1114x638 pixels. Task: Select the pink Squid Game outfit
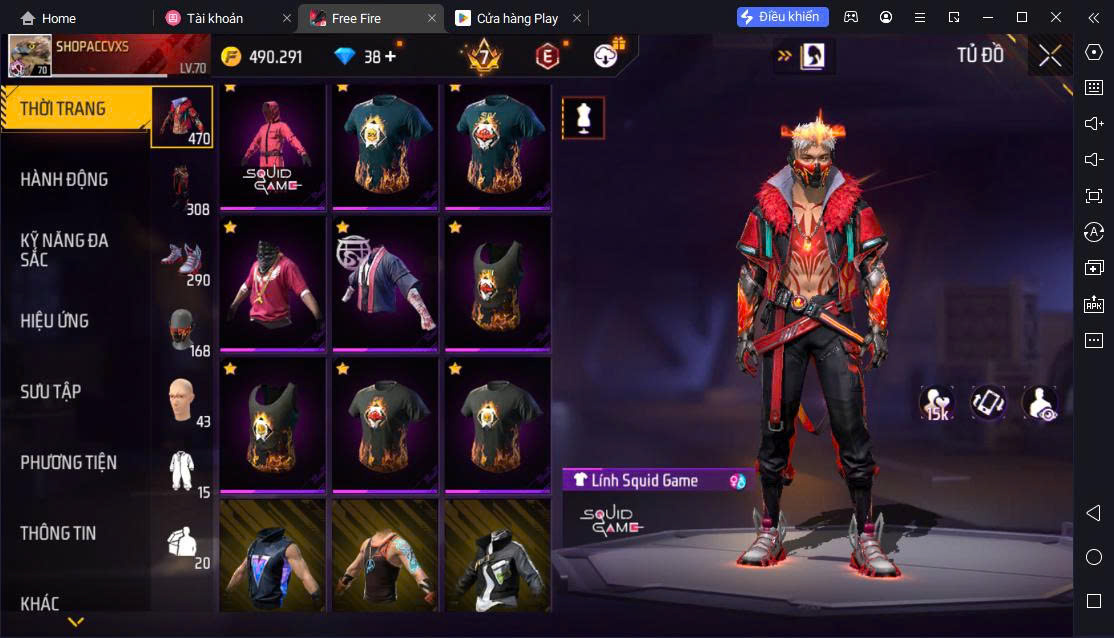[272, 146]
